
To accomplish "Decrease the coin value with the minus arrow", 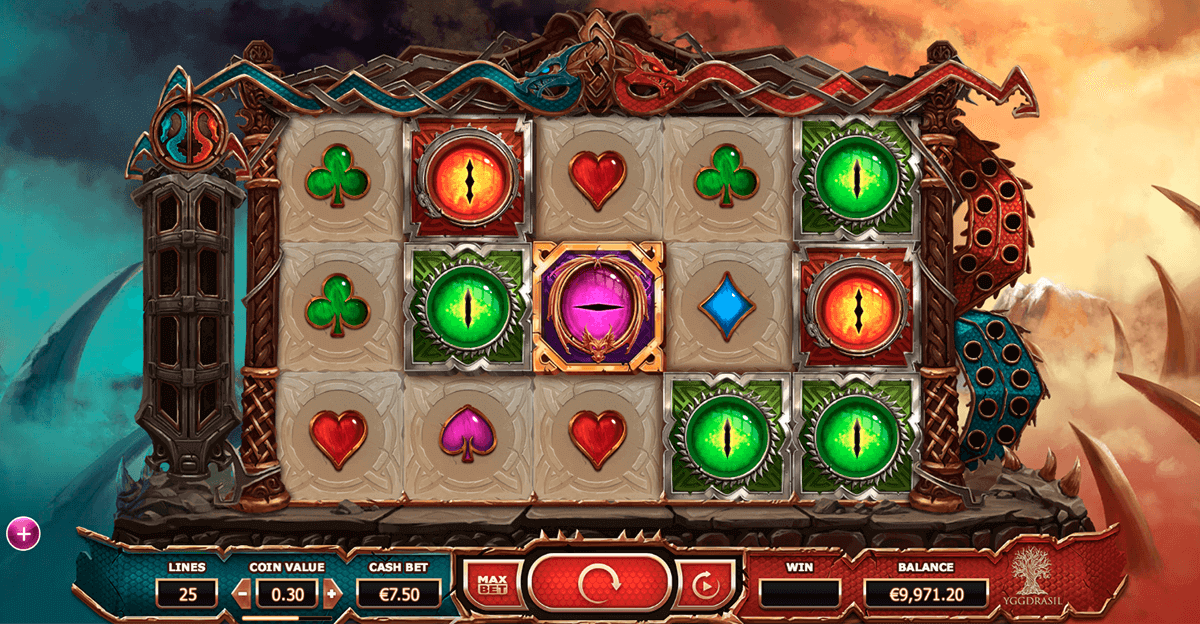I will click(x=242, y=593).
